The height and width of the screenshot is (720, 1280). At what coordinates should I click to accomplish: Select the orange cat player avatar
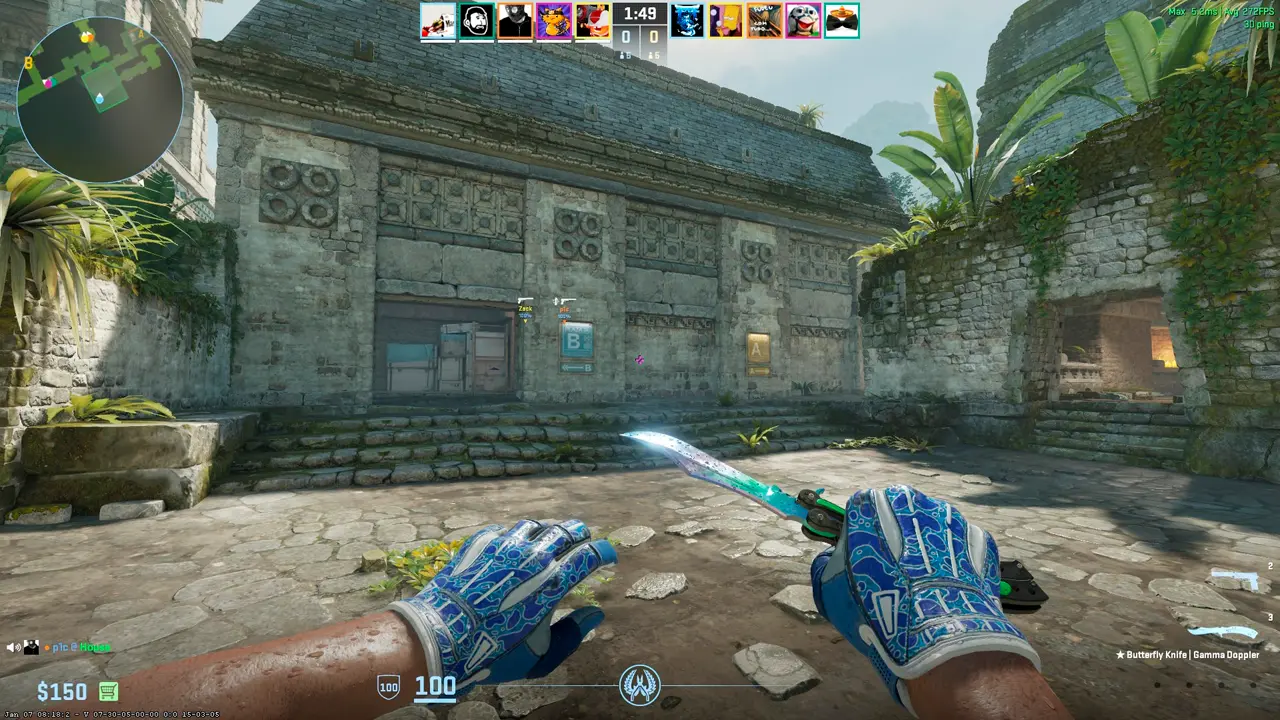[553, 20]
